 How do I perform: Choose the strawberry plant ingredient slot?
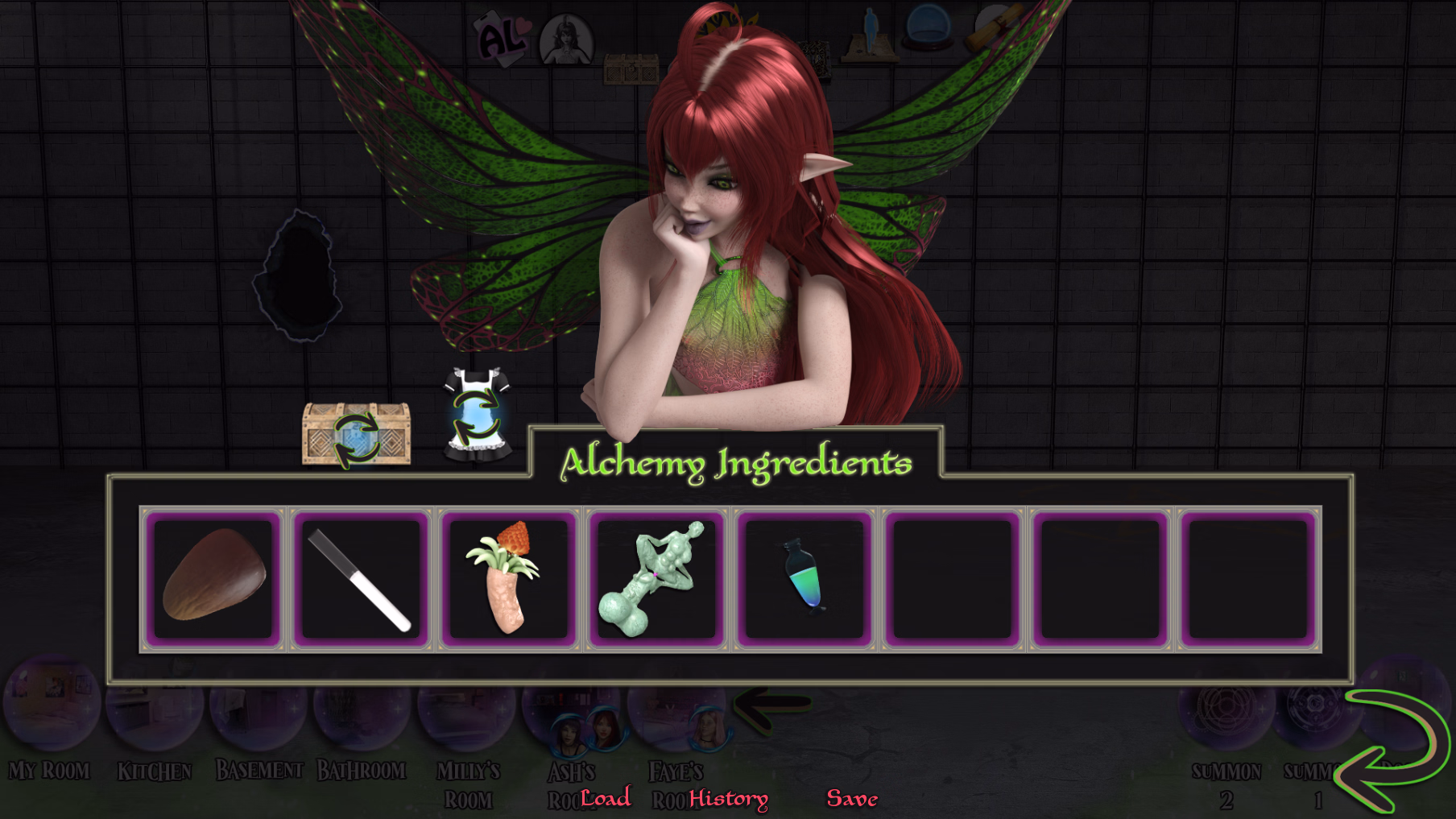508,578
